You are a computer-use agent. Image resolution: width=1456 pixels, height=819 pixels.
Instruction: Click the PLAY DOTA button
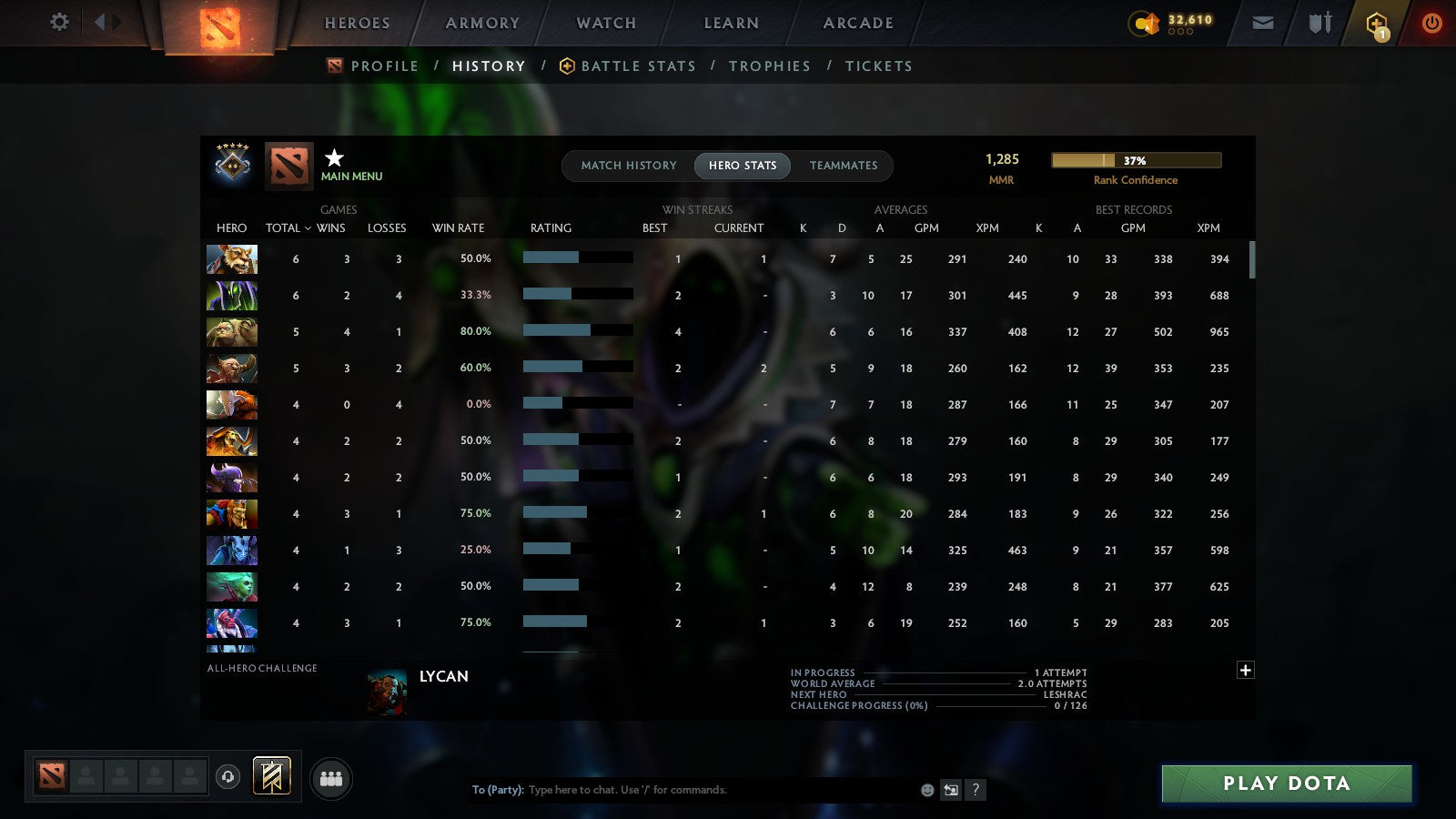[x=1286, y=783]
